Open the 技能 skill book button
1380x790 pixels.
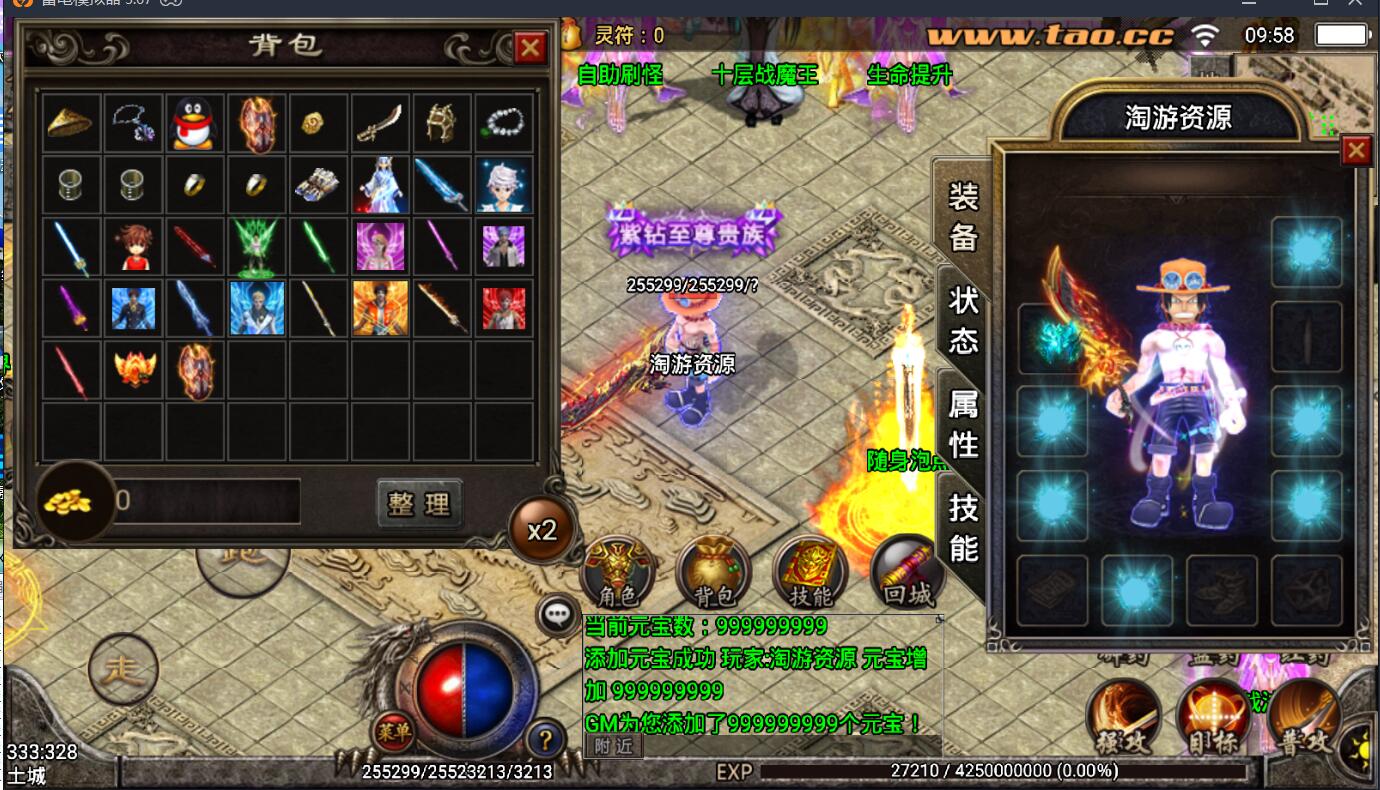point(810,574)
